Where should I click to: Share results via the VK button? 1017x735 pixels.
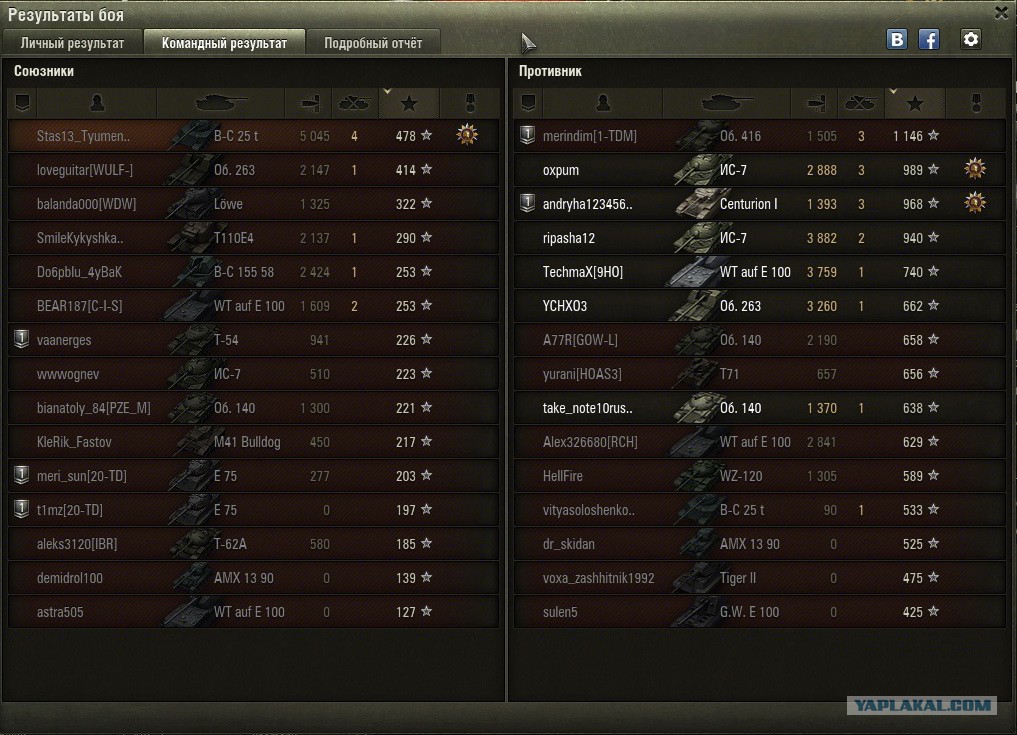click(897, 40)
